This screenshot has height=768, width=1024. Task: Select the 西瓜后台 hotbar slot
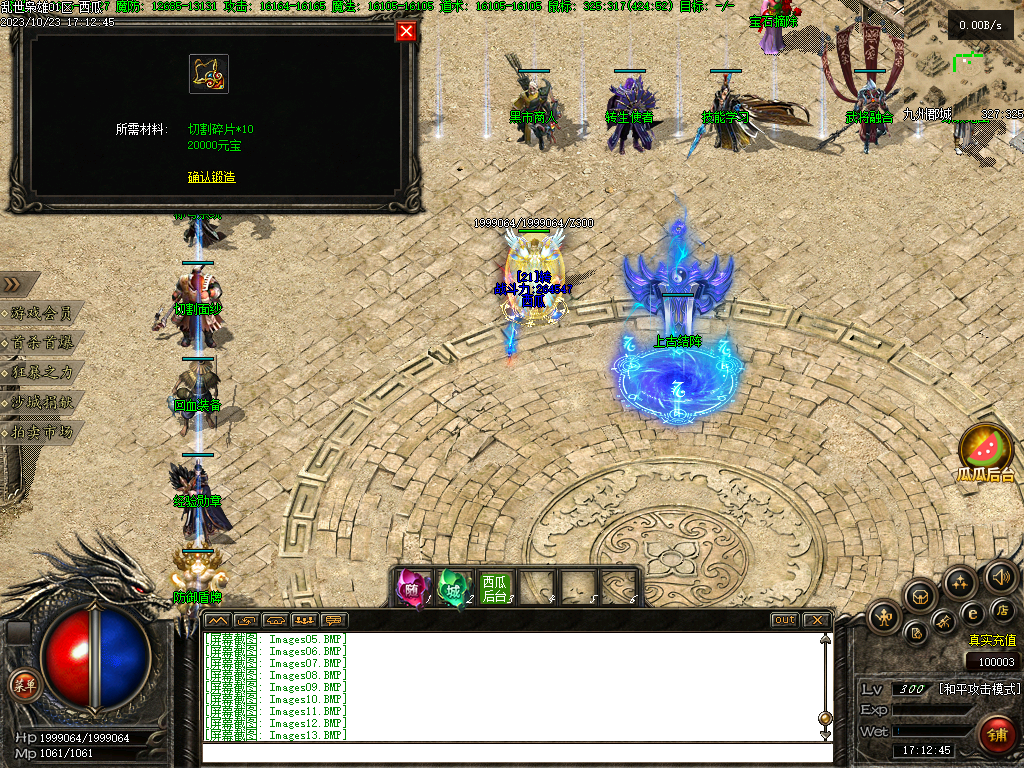495,587
